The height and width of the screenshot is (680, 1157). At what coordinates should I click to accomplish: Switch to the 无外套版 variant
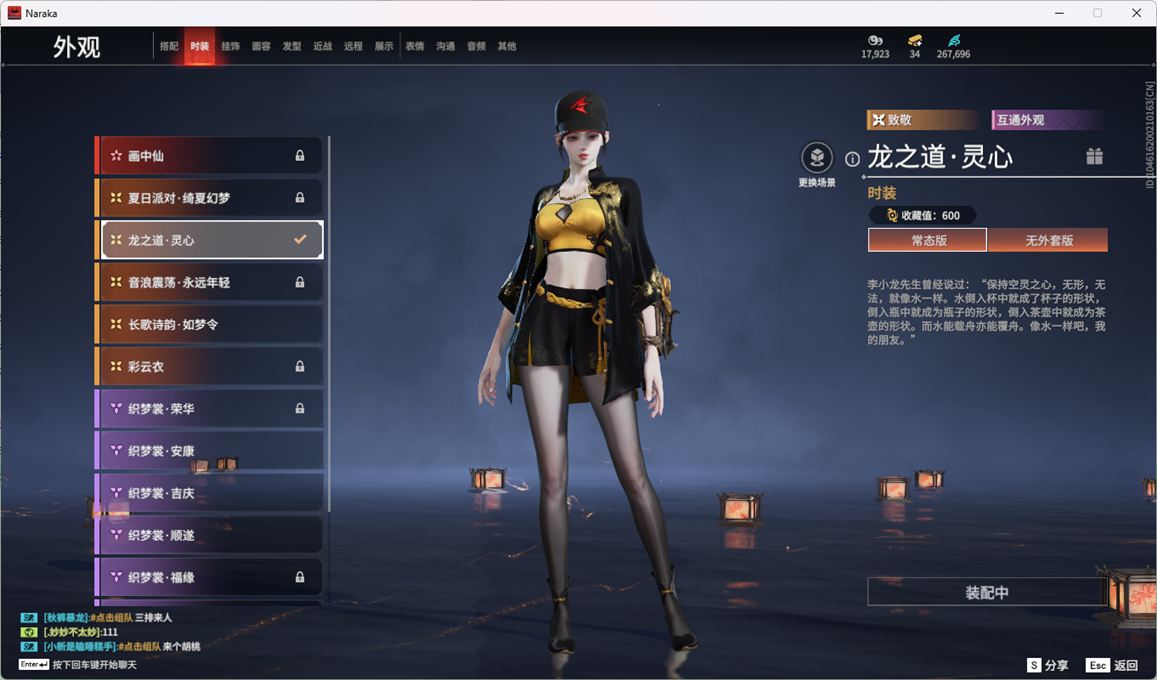coord(1048,241)
